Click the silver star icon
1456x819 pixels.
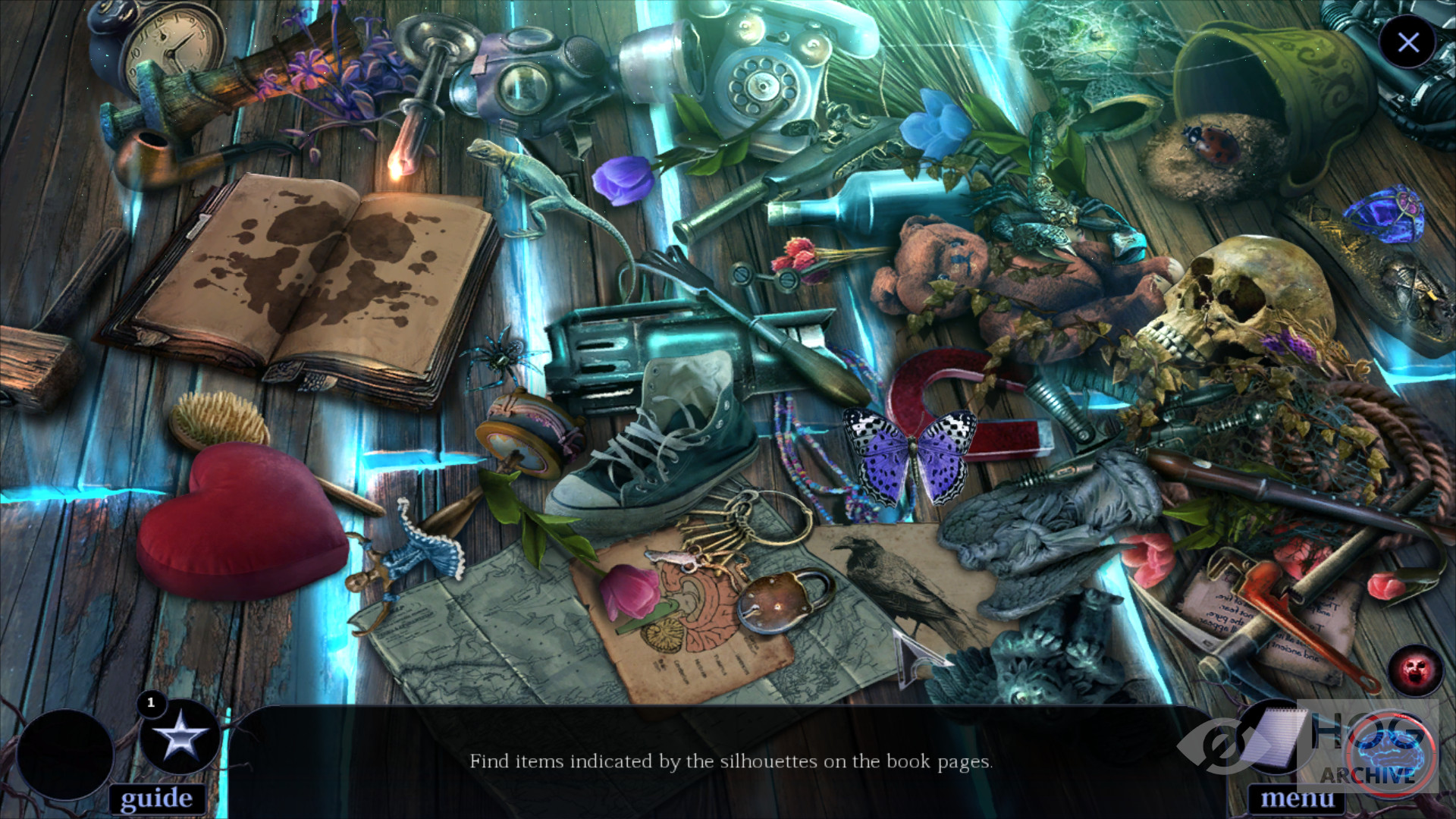pyautogui.click(x=180, y=736)
